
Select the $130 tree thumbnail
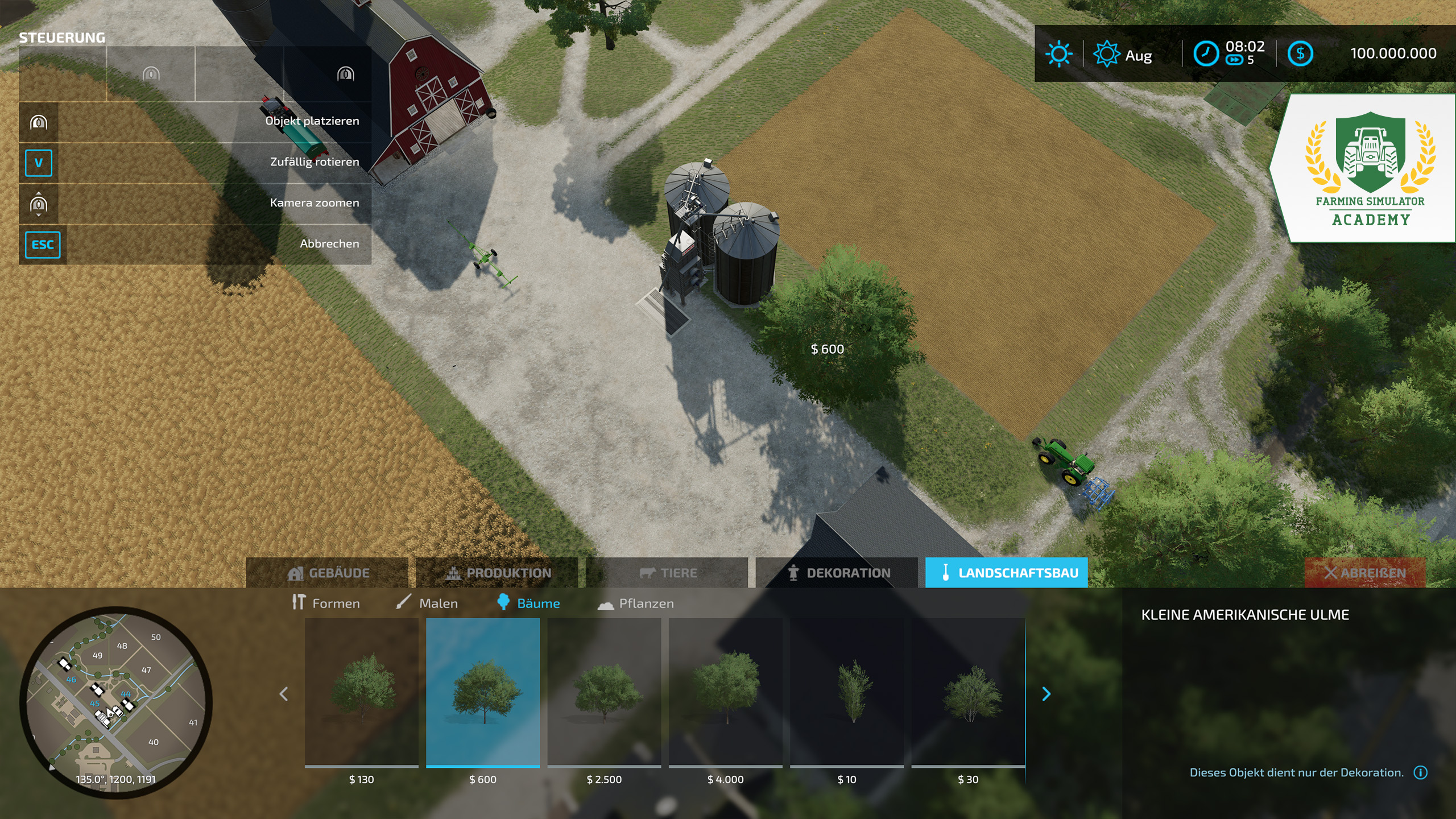pyautogui.click(x=362, y=692)
